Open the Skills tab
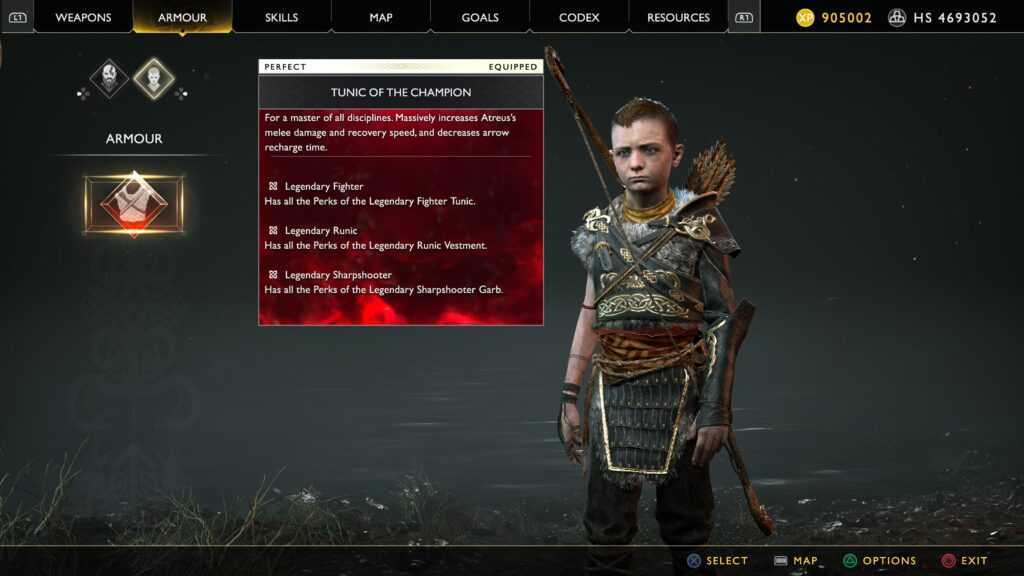Screen dimensions: 1024x576 [x=281, y=17]
